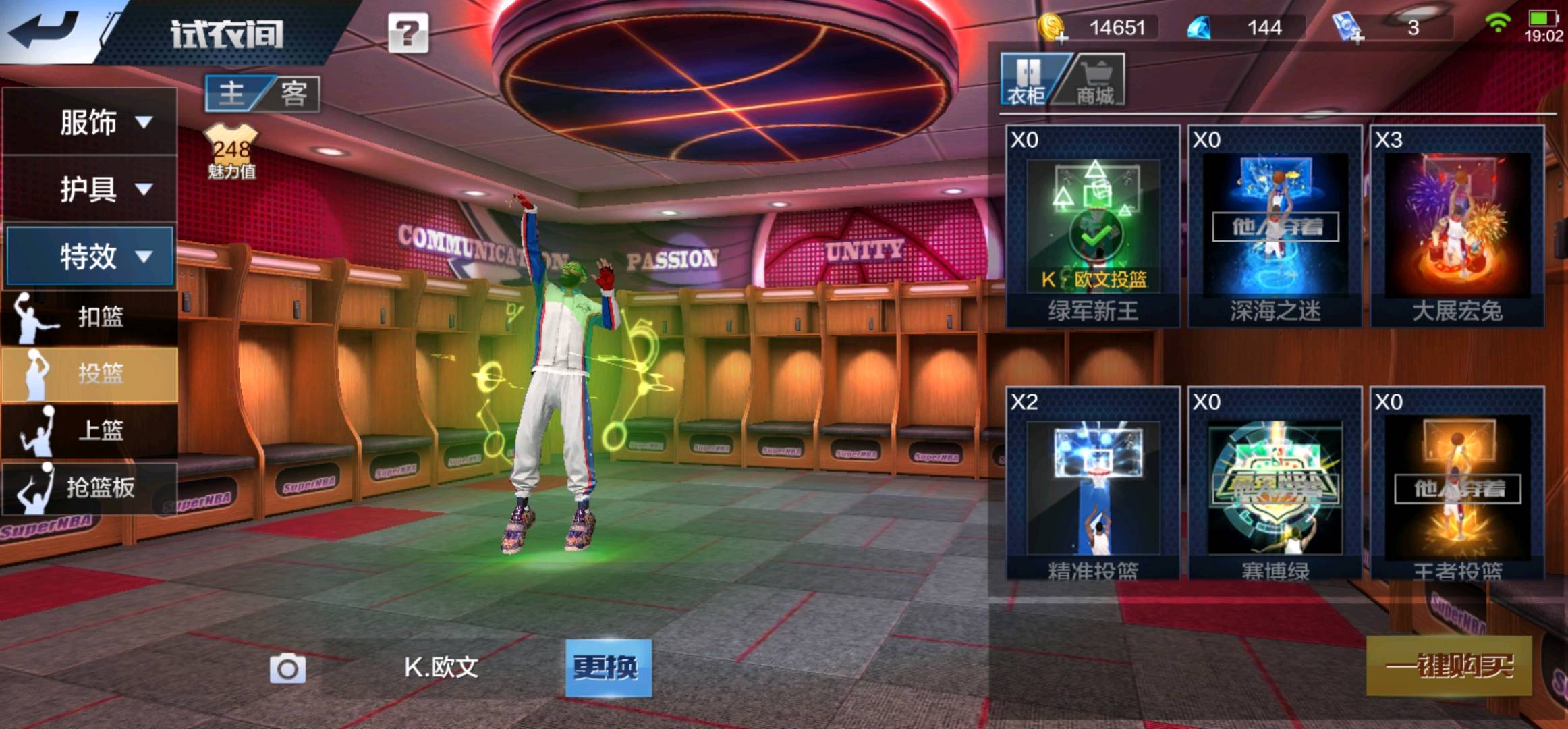Open the 衣柜 wardrobe tab
The image size is (1568, 729).
tap(1026, 81)
